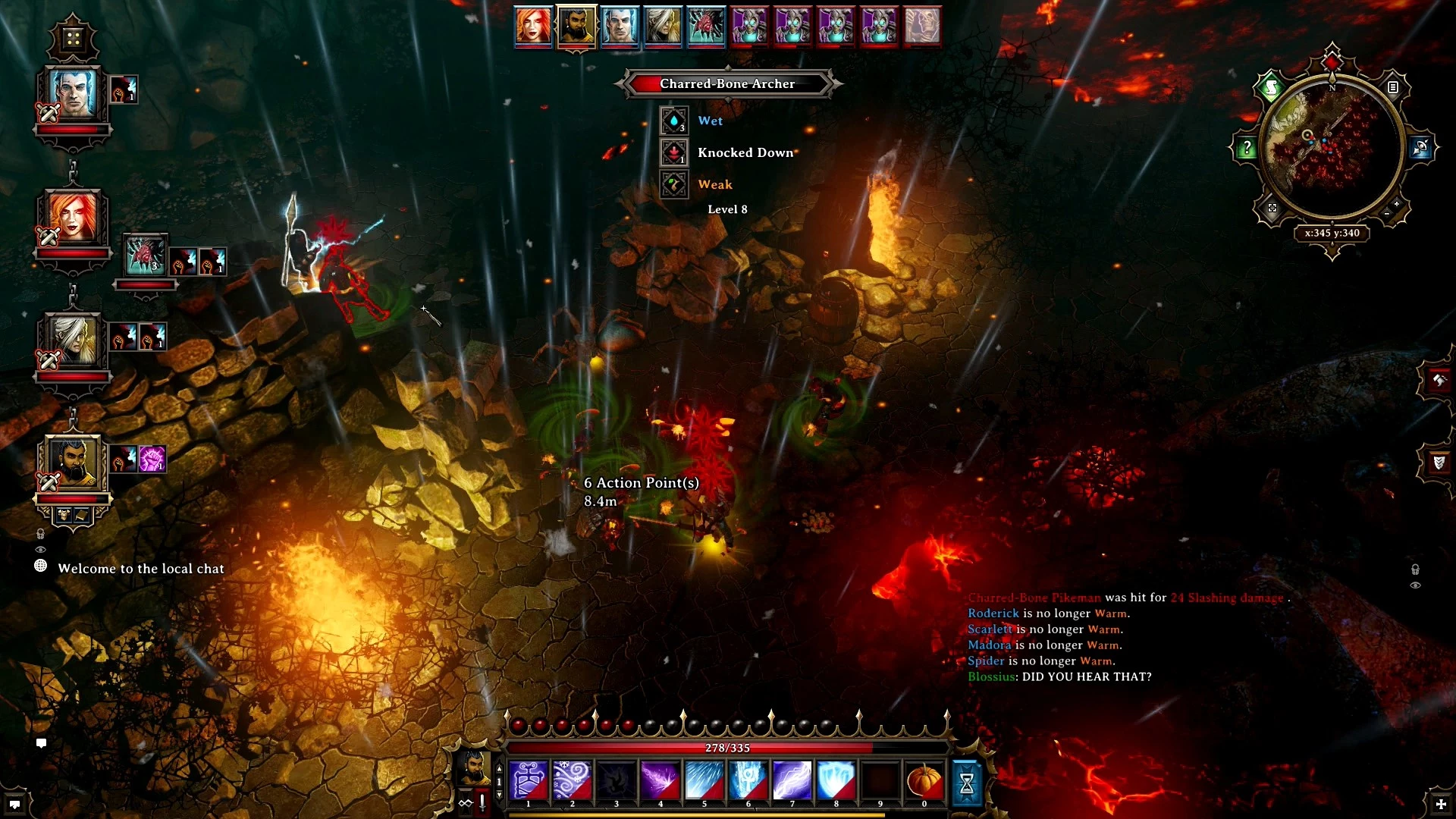Image resolution: width=1456 pixels, height=819 pixels.
Task: Activate the purple spark skill in slot 4
Action: click(660, 781)
